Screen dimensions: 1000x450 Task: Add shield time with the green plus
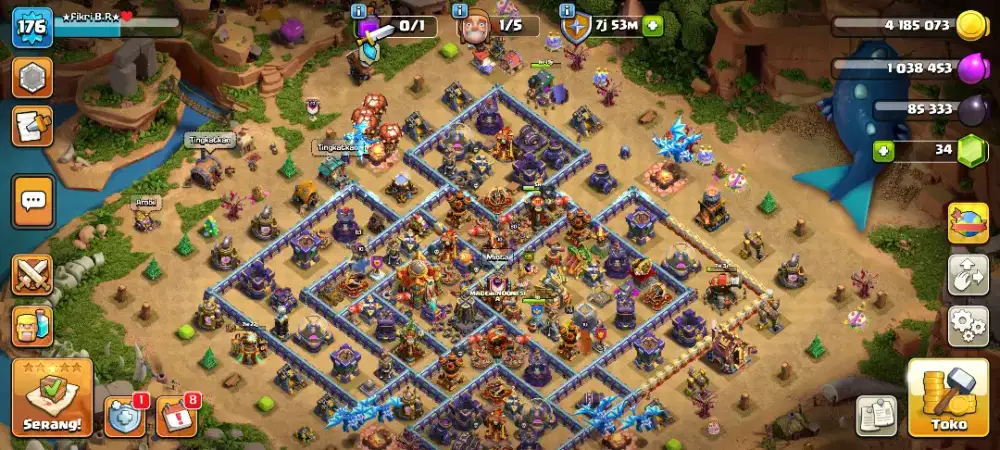pyautogui.click(x=653, y=26)
